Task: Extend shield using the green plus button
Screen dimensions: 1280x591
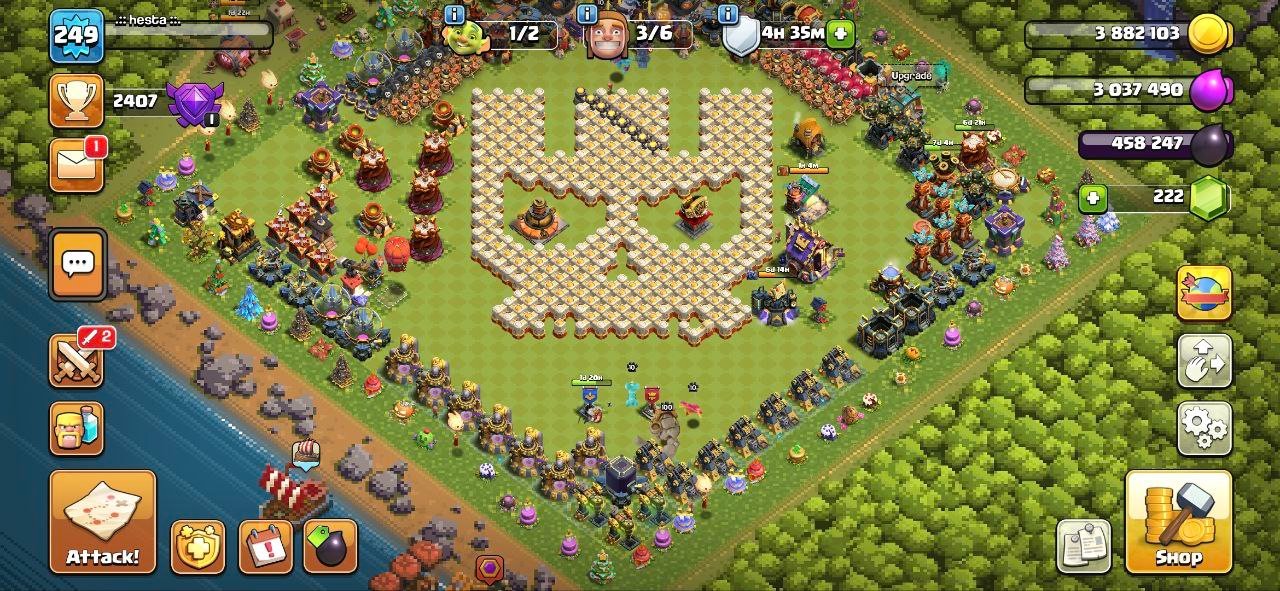Action: (840, 33)
